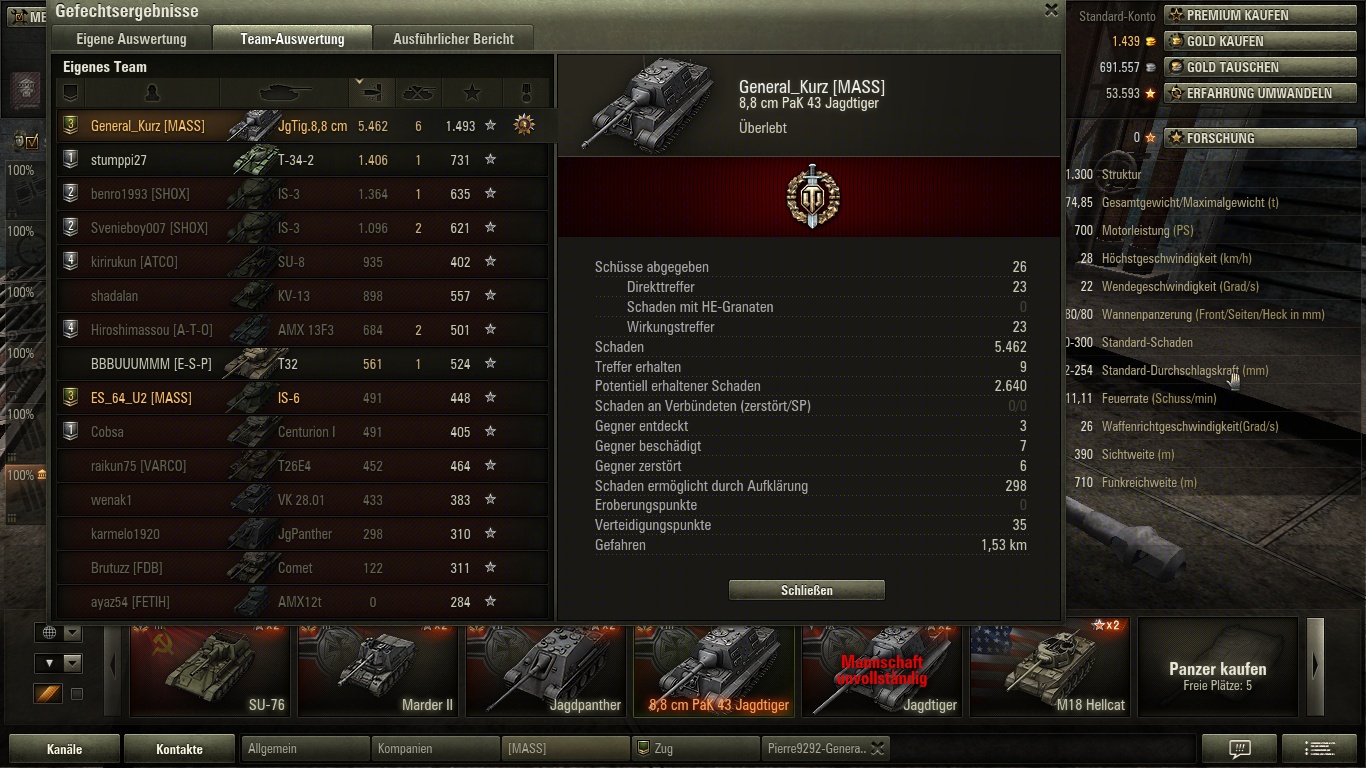Select the Jagdpanther in the tank carousel
The width and height of the screenshot is (1366, 768).
pos(546,668)
